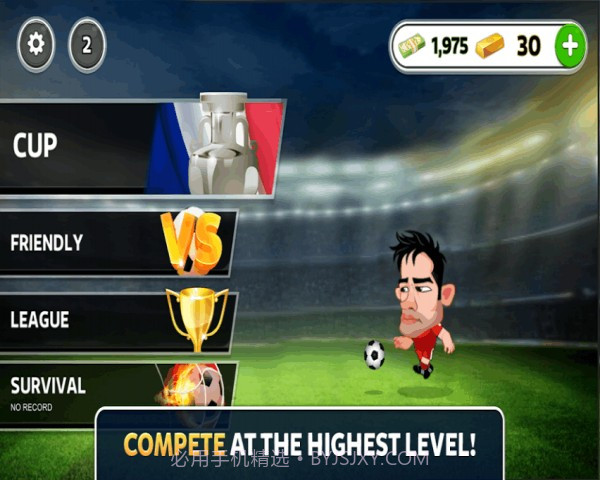Open the League mode
The width and height of the screenshot is (600, 480).
pyautogui.click(x=118, y=320)
